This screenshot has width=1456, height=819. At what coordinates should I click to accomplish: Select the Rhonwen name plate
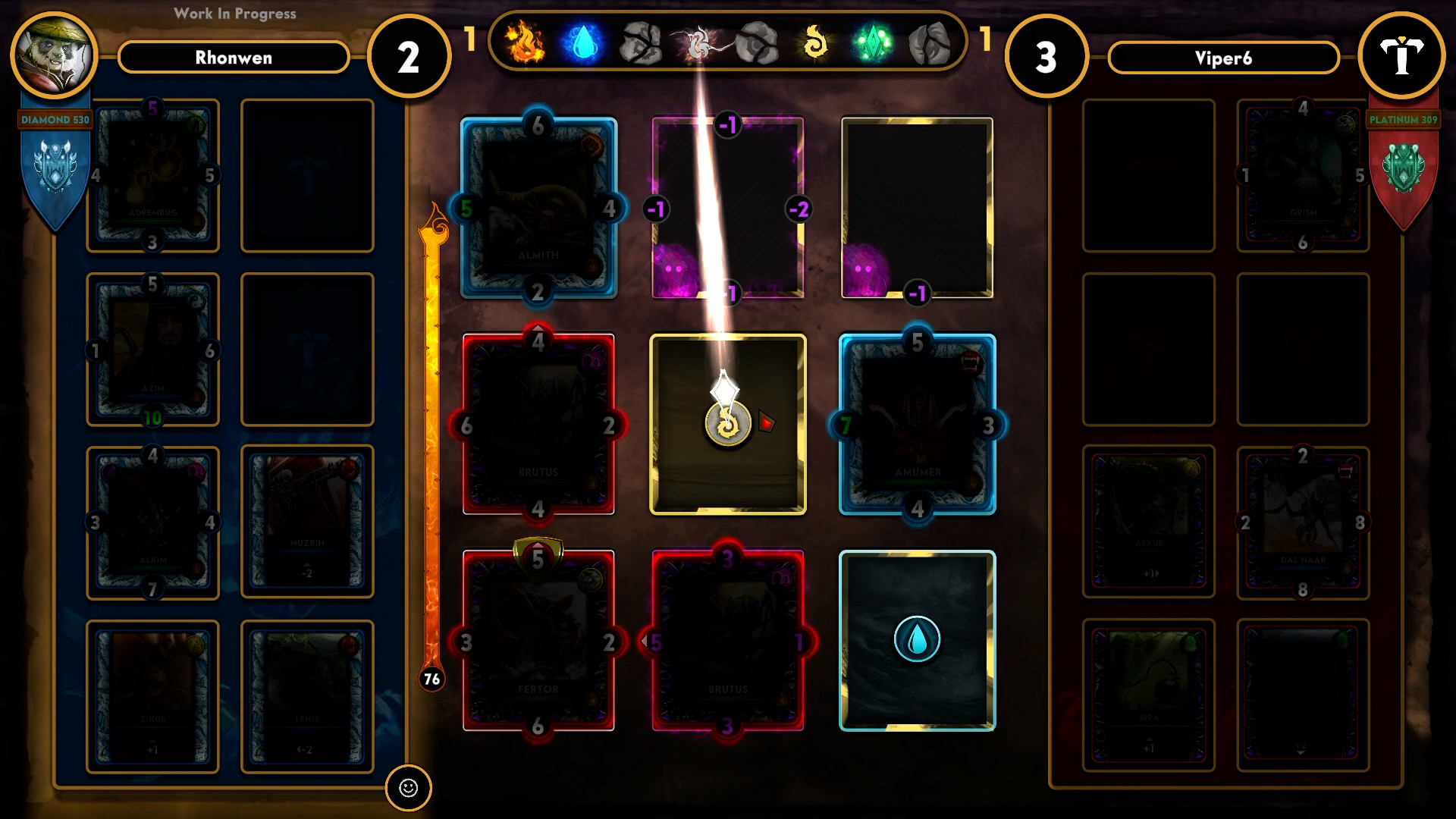coord(233,58)
